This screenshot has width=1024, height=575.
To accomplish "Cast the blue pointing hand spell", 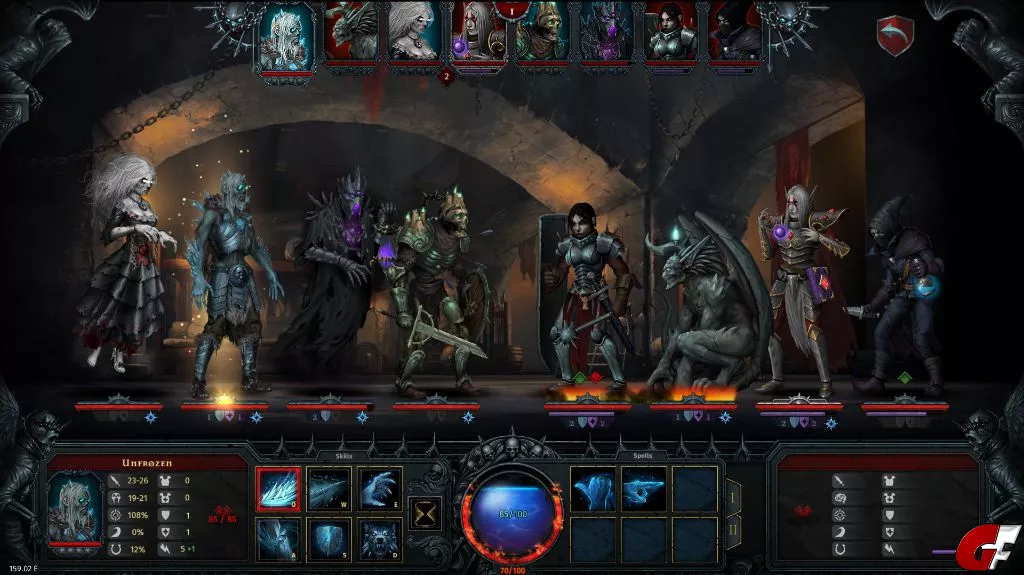I will 644,489.
